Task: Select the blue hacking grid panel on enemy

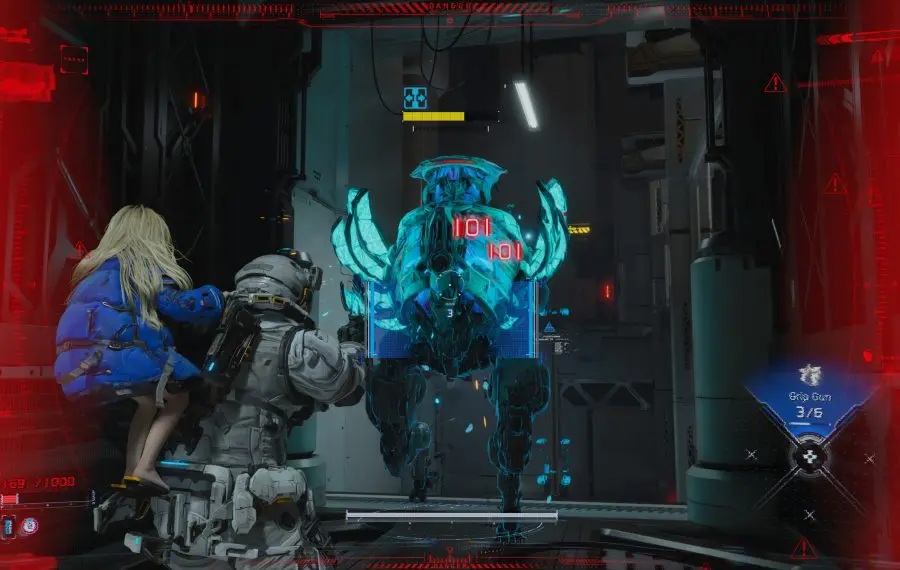Action: tap(452, 318)
